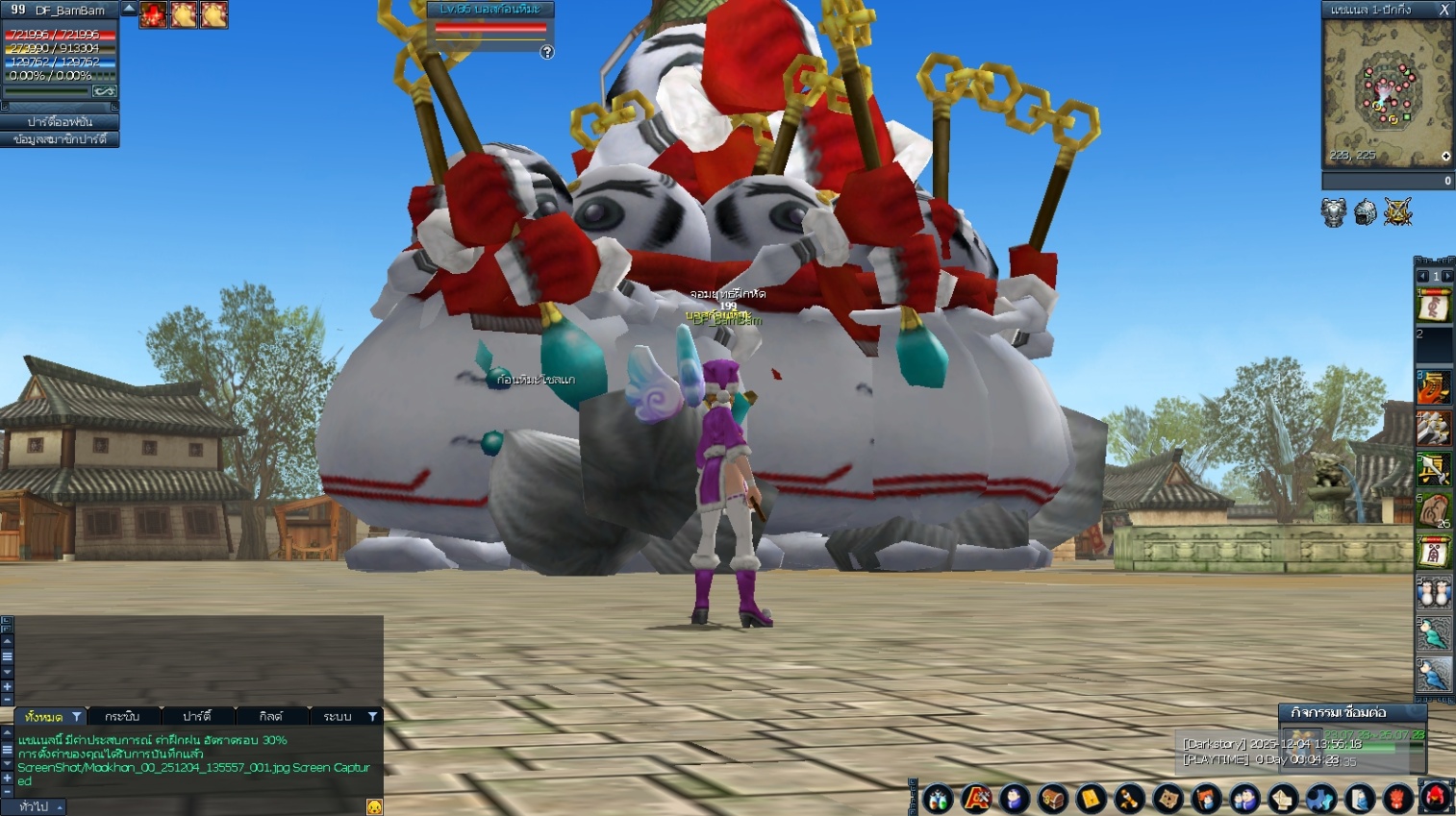The image size is (1456, 816).
Task: Click the crossed swords gold shield icon
Action: pyautogui.click(x=1397, y=212)
